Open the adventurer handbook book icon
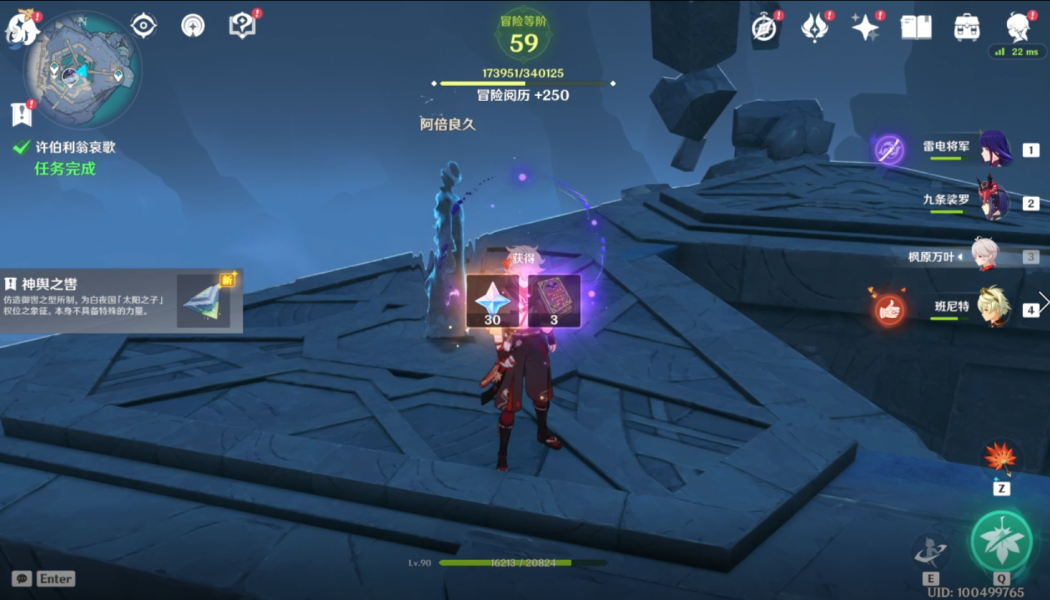 (x=916, y=27)
